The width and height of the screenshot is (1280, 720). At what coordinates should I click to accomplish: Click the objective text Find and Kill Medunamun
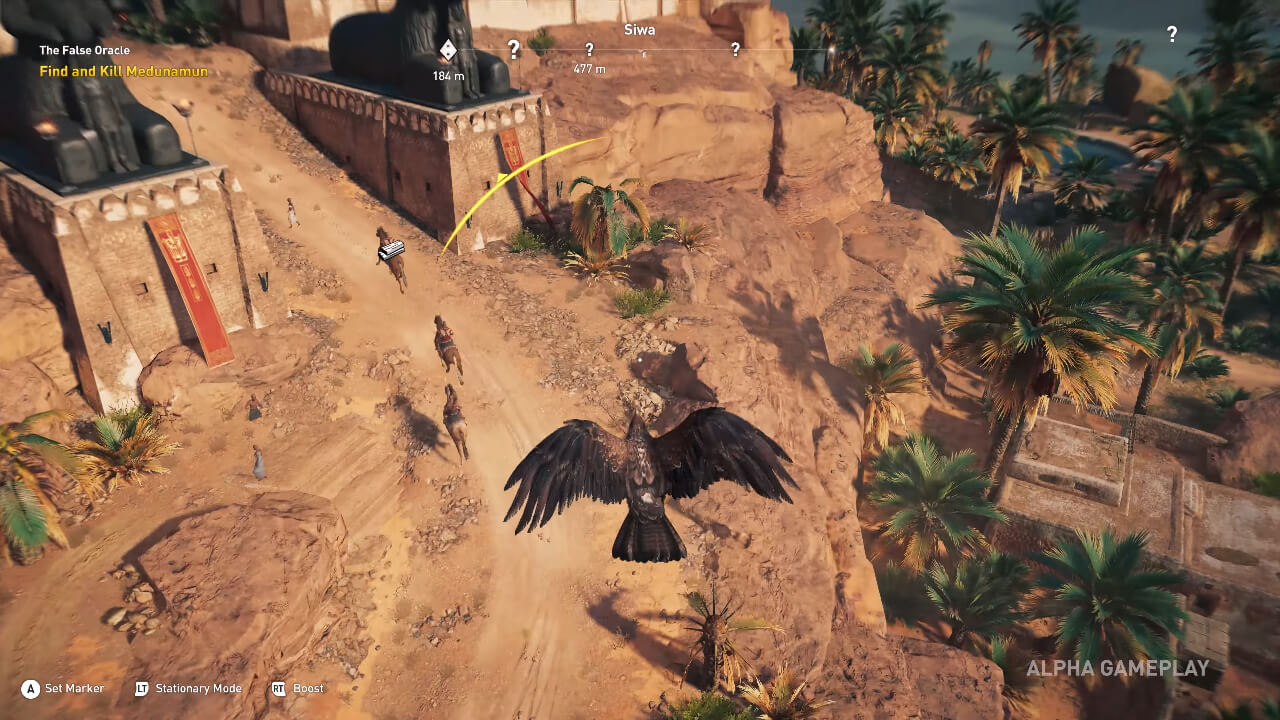point(125,71)
